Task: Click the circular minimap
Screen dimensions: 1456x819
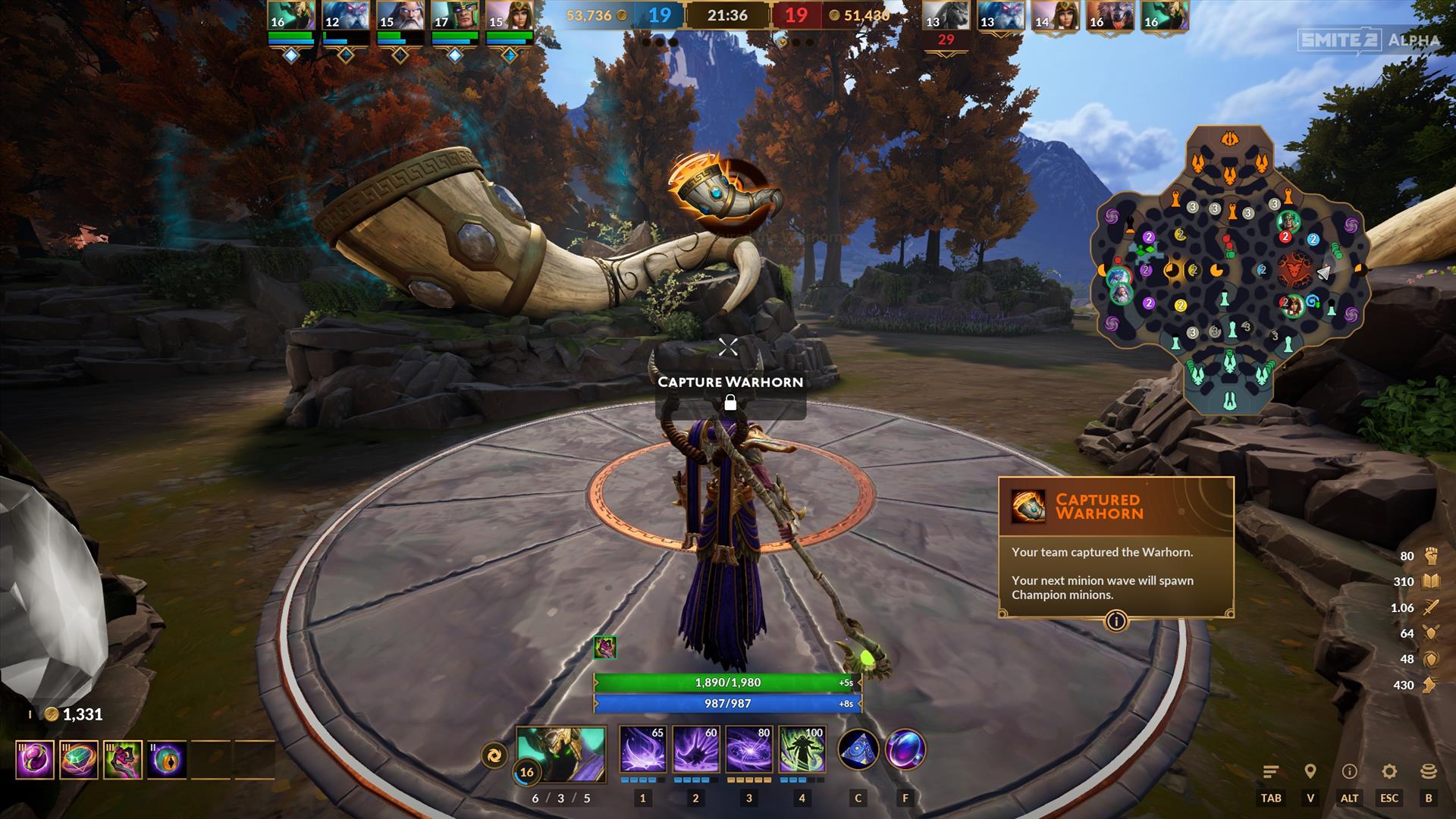Action: click(x=1229, y=271)
